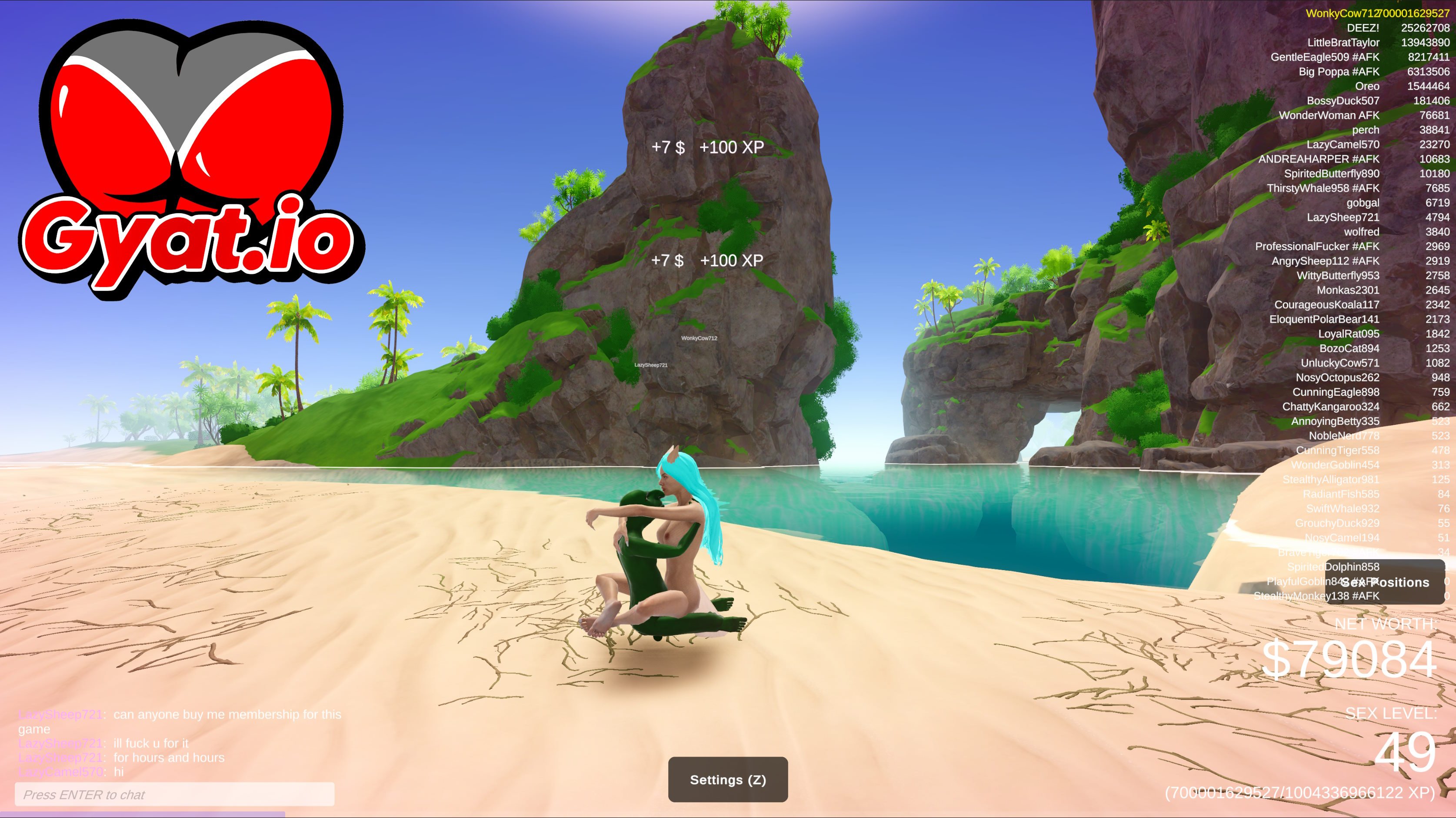Viewport: 1456px width, 818px height.
Task: Select LittleBratTaylor's leaderboard row
Action: pyautogui.click(x=1343, y=42)
